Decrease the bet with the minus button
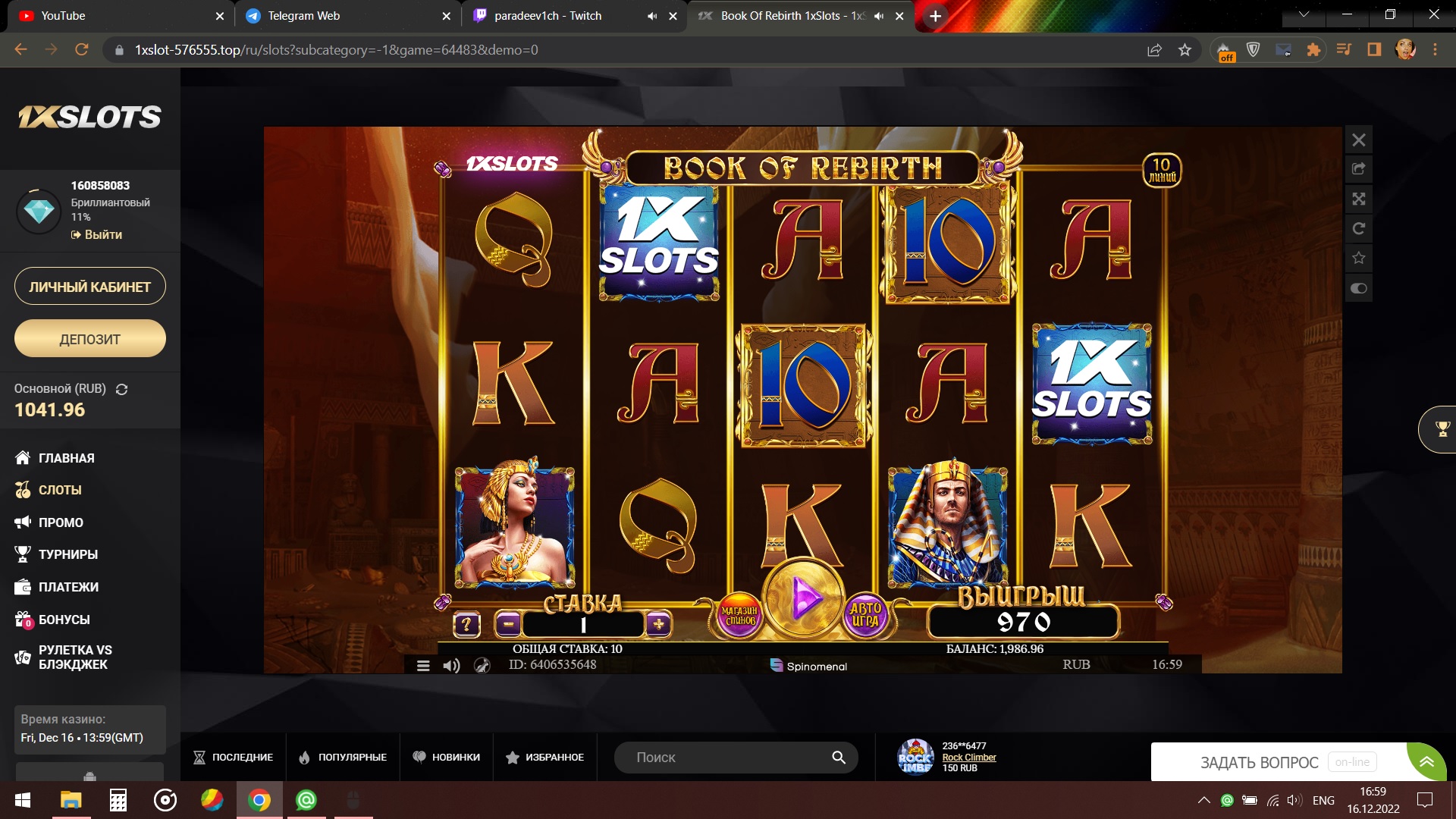This screenshot has height=819, width=1456. [x=507, y=624]
